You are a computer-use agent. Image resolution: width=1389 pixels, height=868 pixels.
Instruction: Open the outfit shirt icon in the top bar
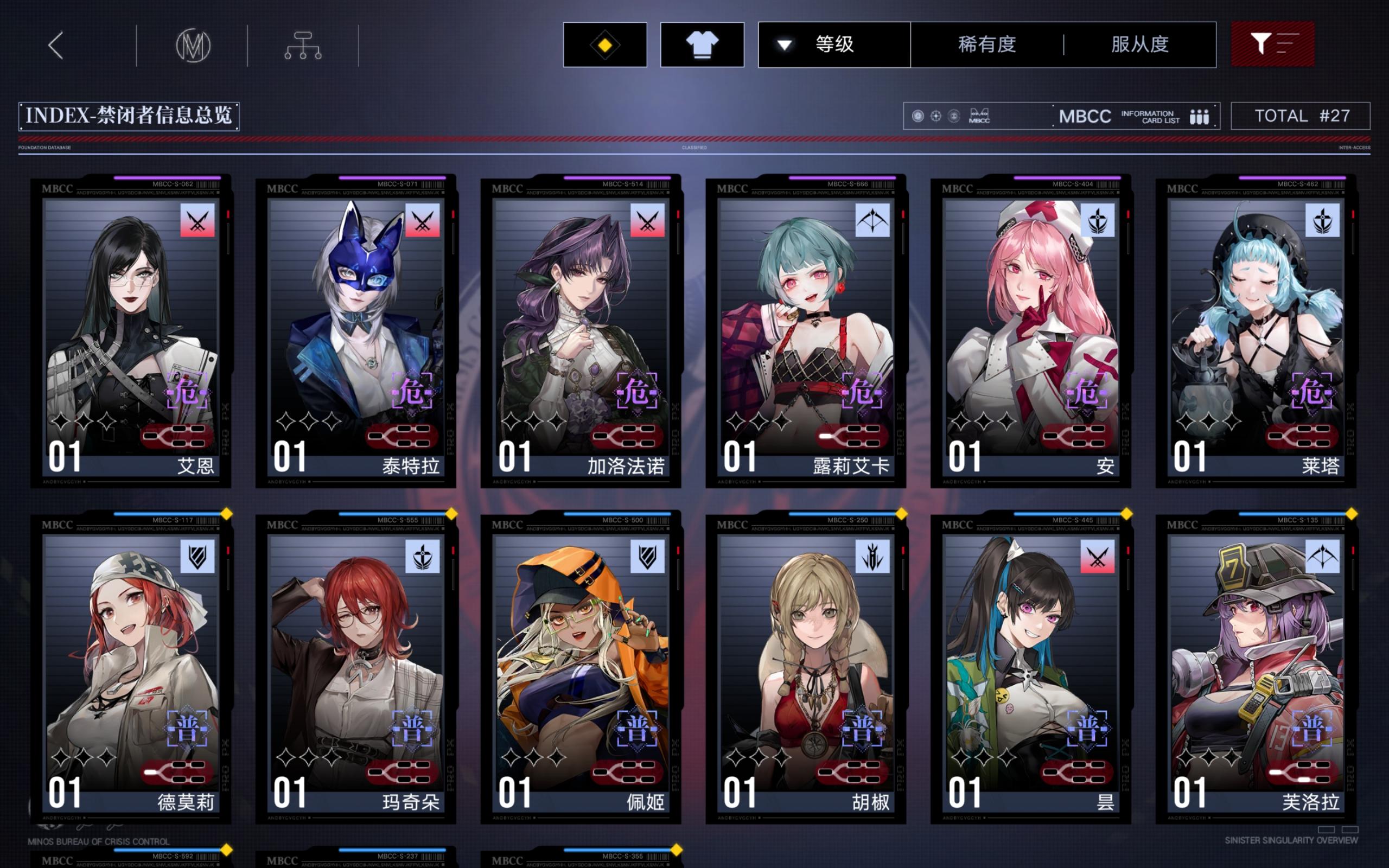[702, 45]
